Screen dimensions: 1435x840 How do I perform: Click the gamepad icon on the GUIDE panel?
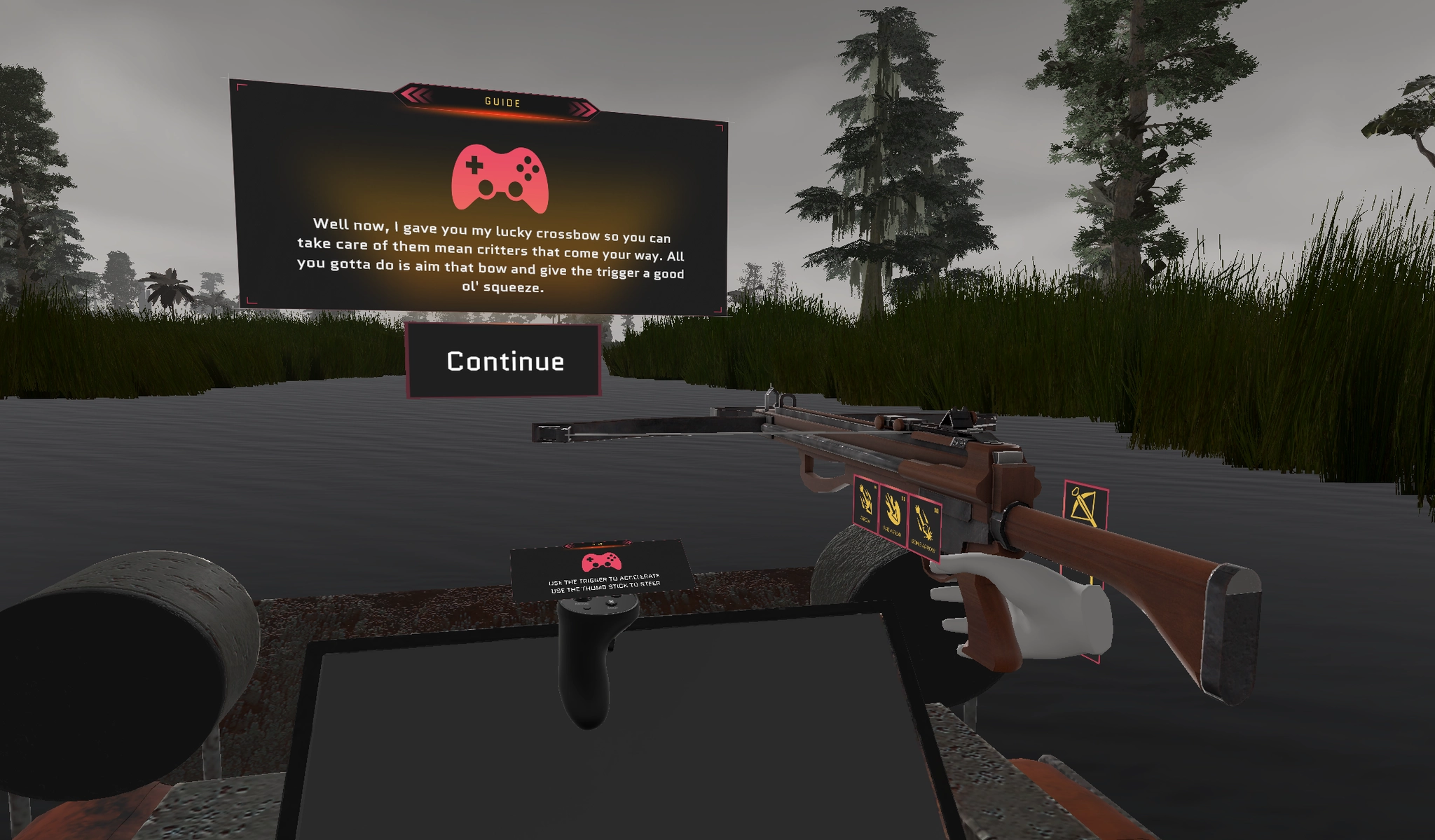coord(499,177)
